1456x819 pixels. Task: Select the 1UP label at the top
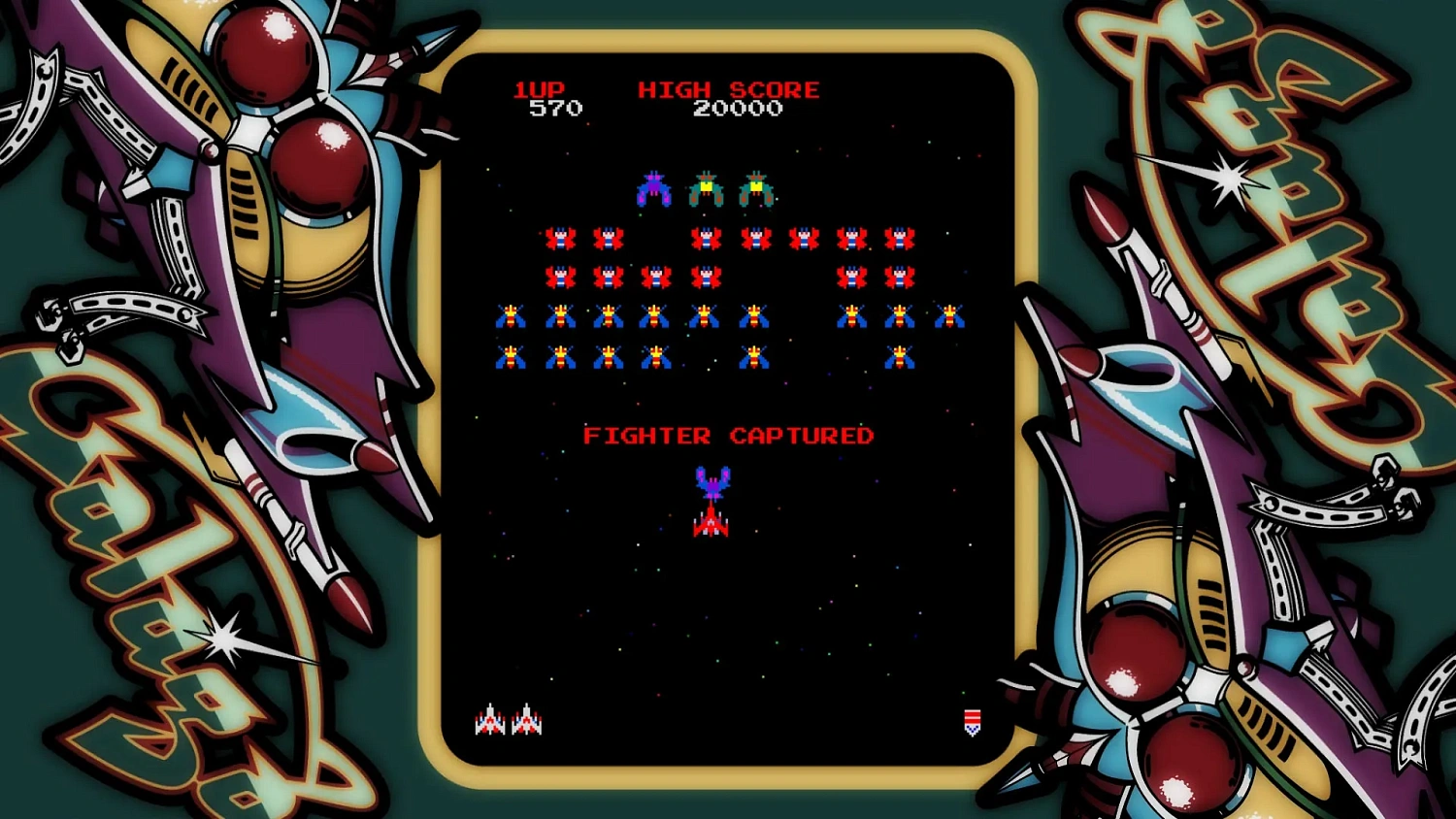(541, 89)
